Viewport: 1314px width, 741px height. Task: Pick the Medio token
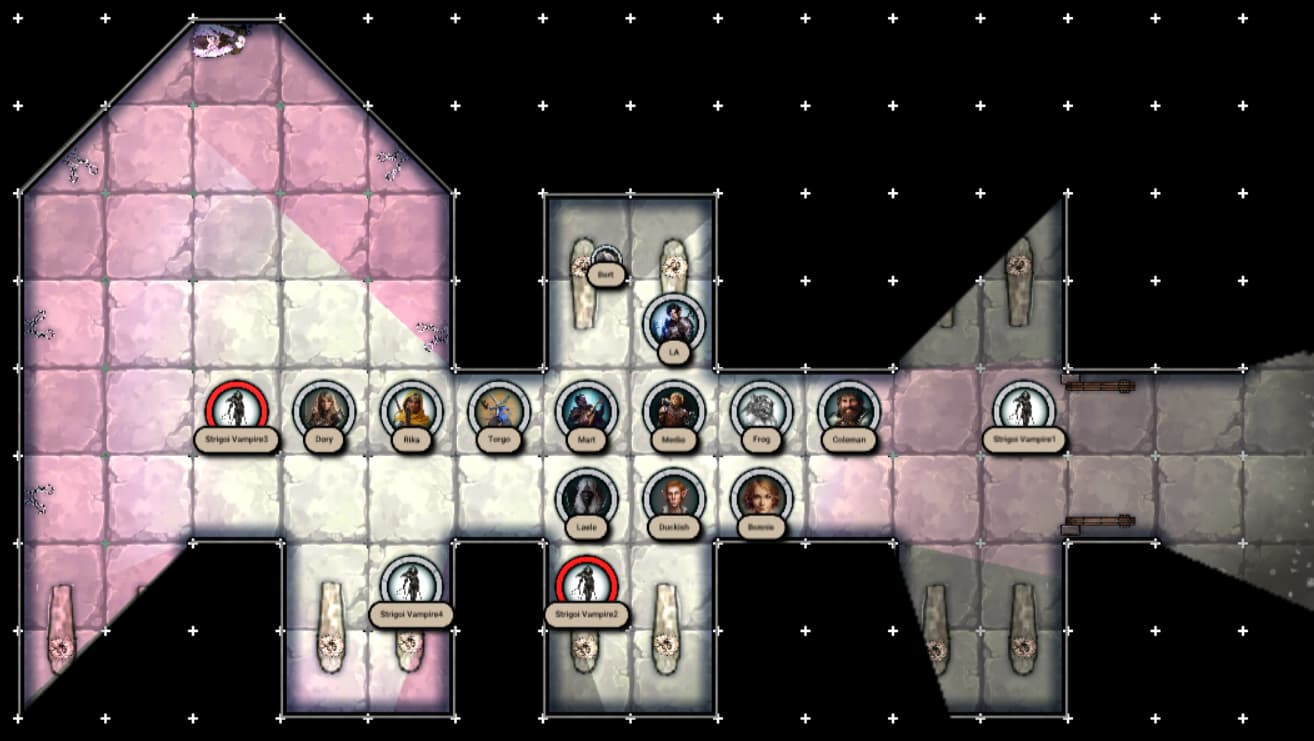tap(673, 409)
